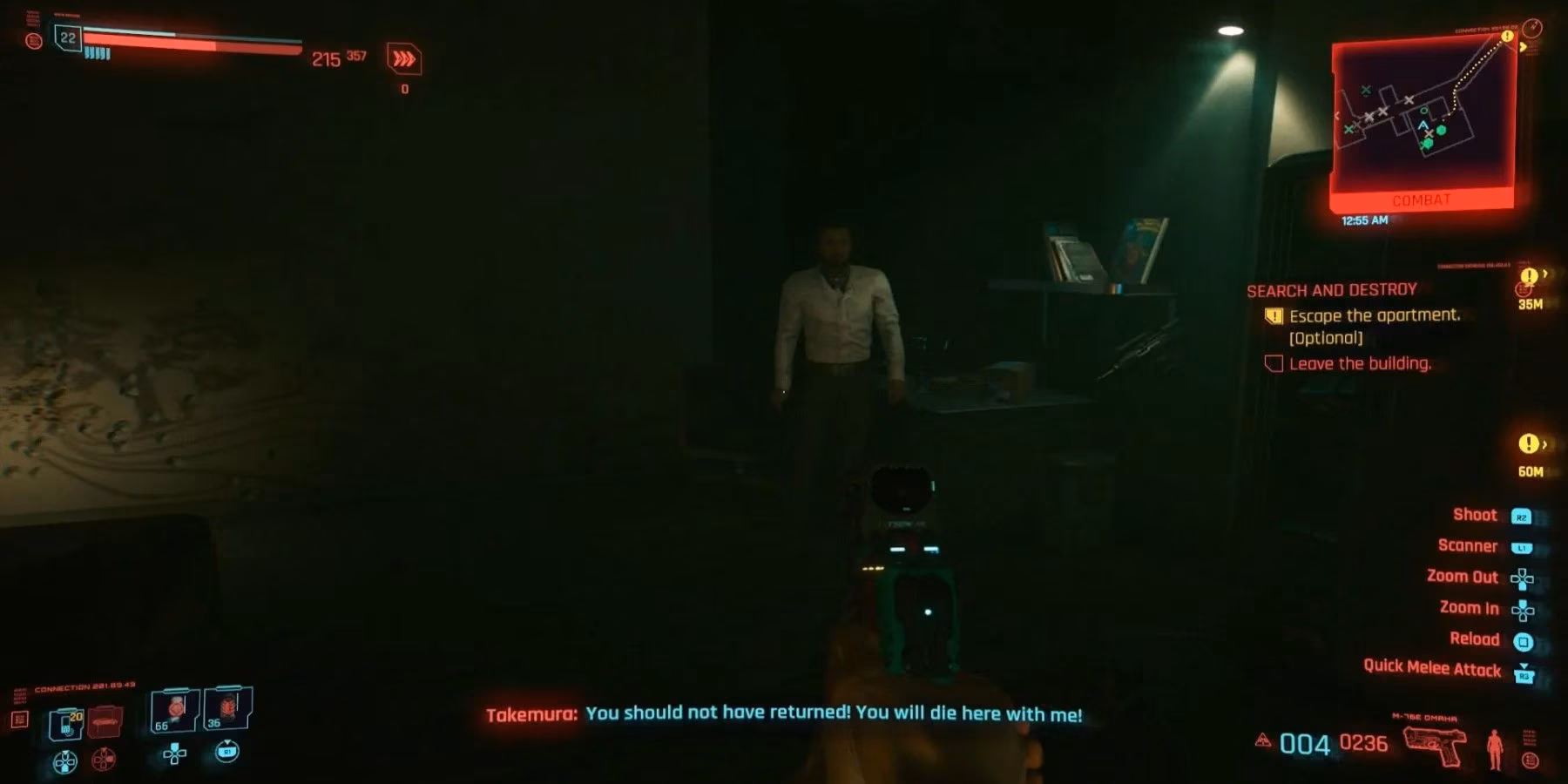Click the Quick Melee Attack prompt
The image size is (1568, 784).
click(1432, 667)
